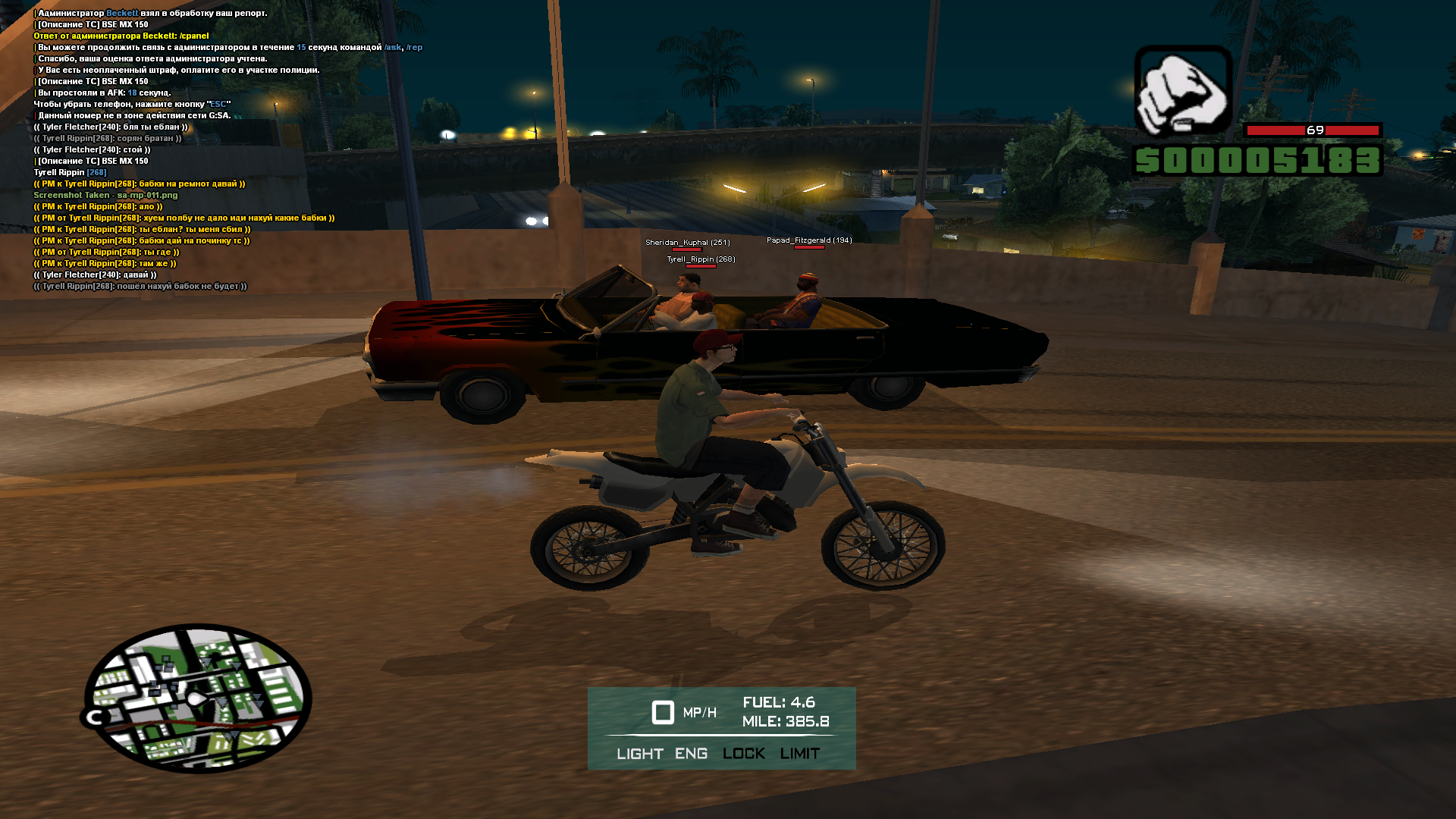1456x819 pixels.
Task: Select Tyrell_Rippin name tag above car
Action: click(701, 259)
